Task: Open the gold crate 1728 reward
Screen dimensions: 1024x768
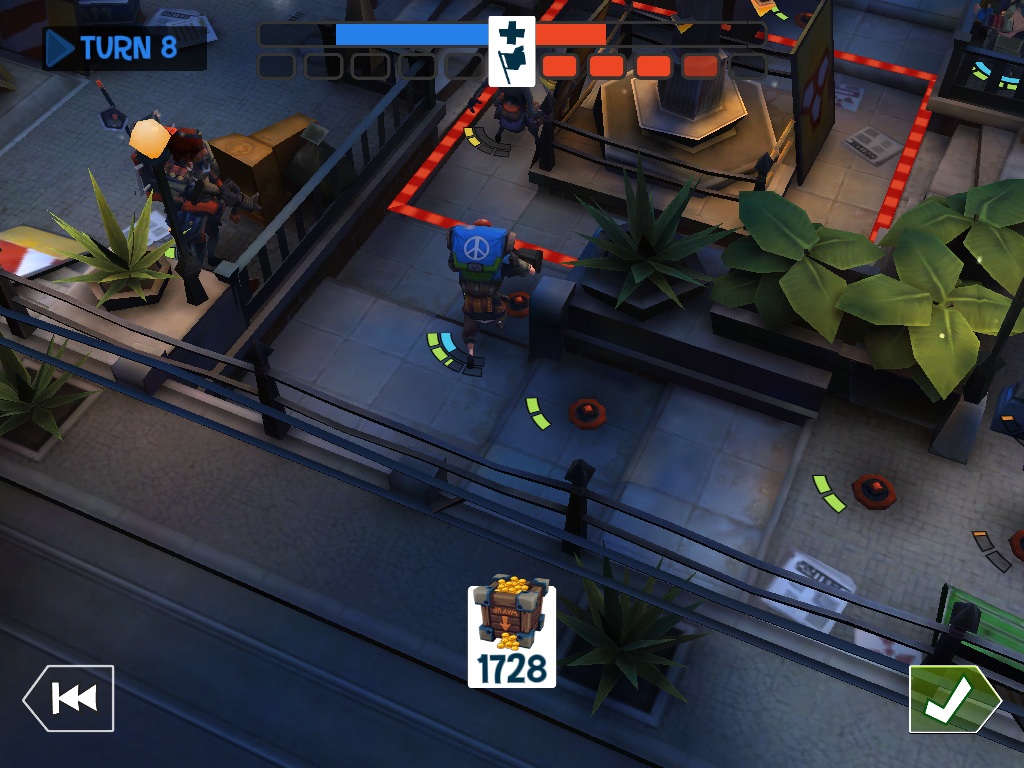Action: tap(511, 632)
